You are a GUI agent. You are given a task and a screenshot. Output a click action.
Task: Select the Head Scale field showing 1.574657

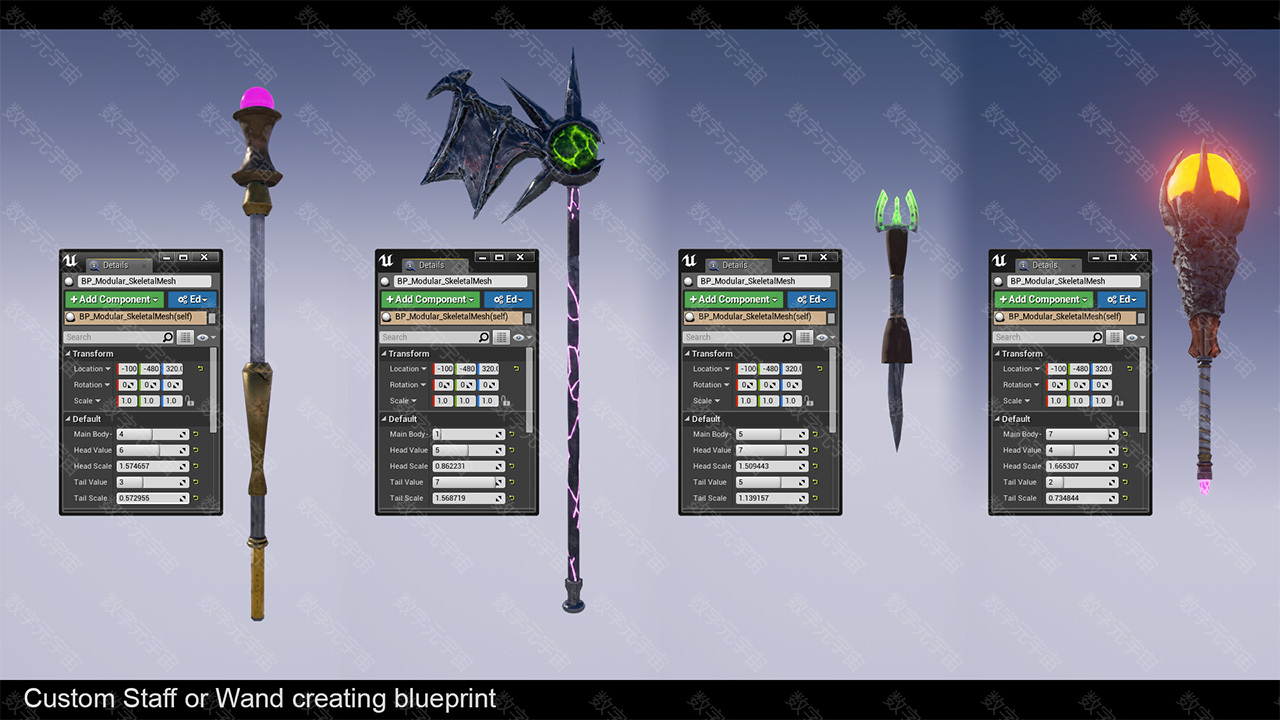click(x=152, y=466)
